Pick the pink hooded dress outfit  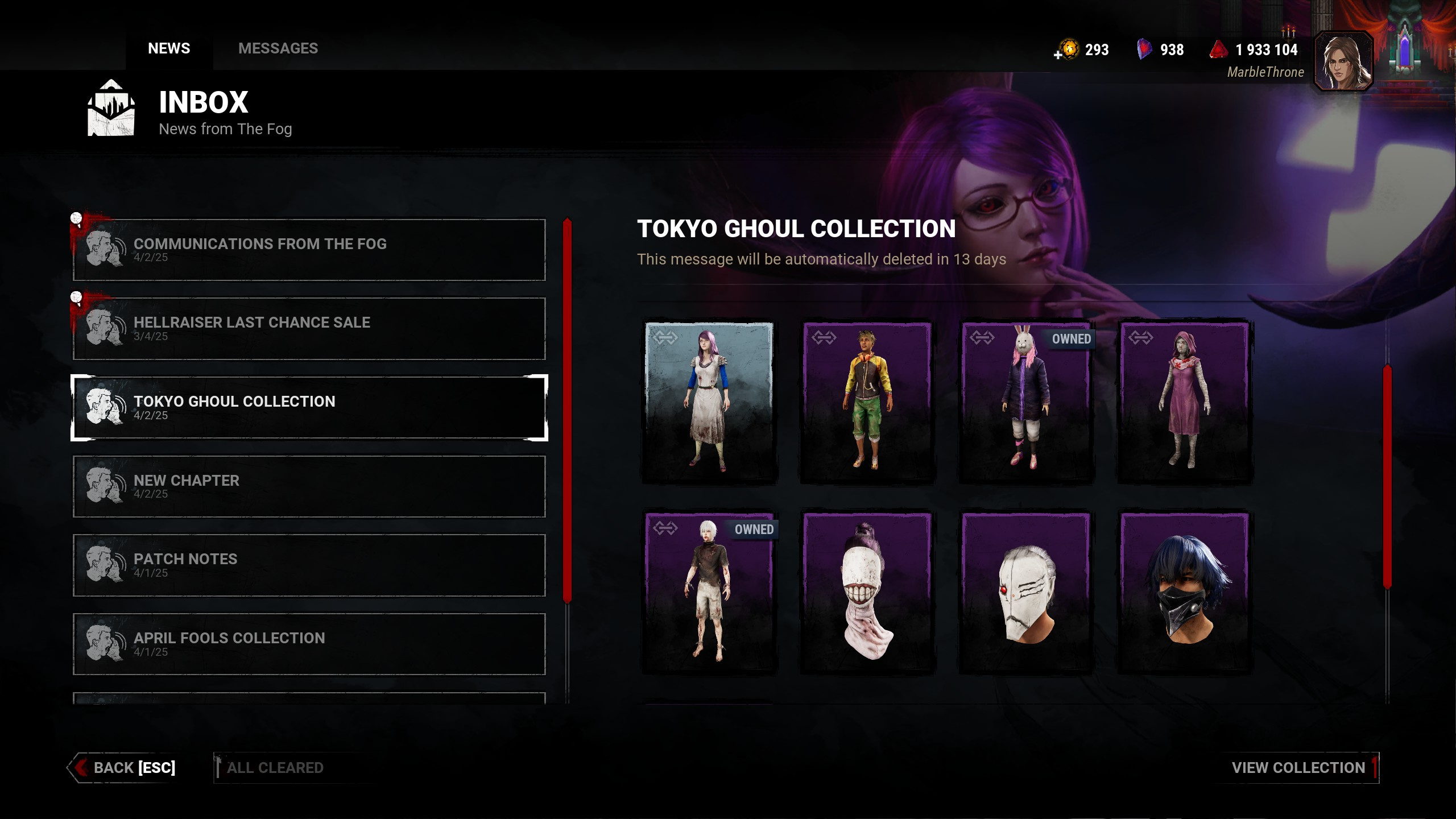tap(1185, 401)
